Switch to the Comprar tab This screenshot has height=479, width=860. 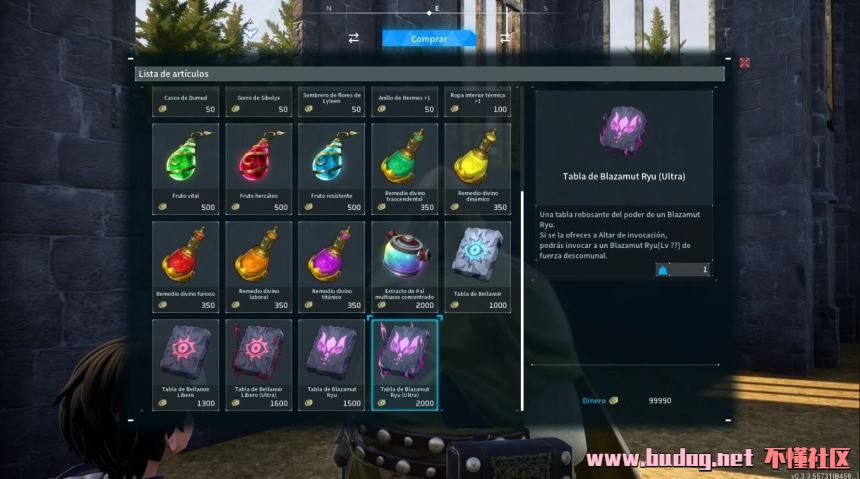(429, 39)
